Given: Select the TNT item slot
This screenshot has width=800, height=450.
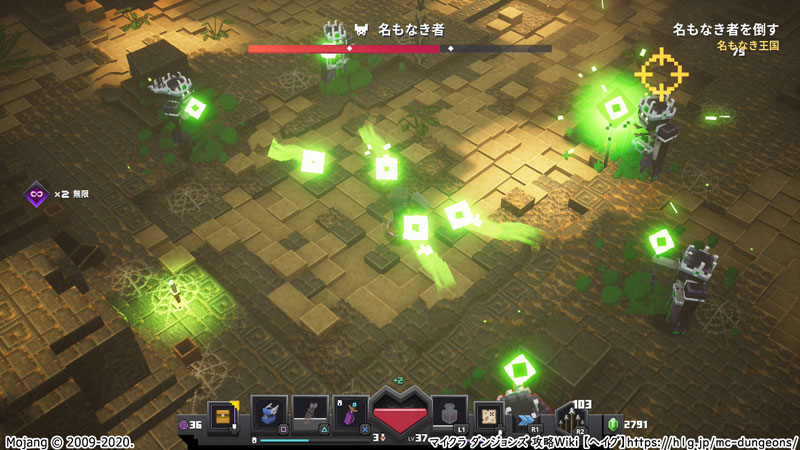Looking at the screenshot, I should point(447,412).
